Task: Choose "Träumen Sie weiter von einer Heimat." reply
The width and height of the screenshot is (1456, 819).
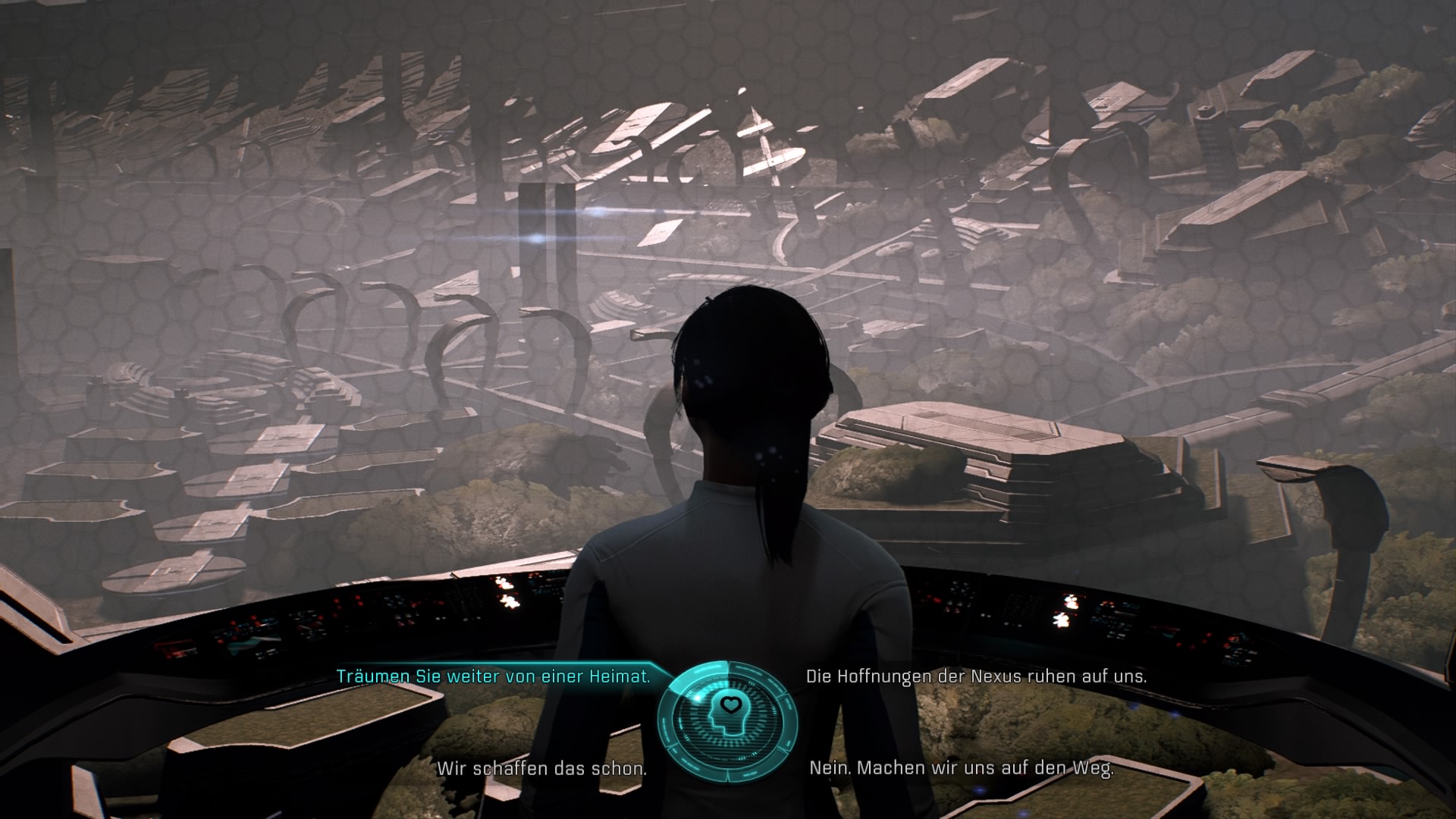Action: (493, 676)
